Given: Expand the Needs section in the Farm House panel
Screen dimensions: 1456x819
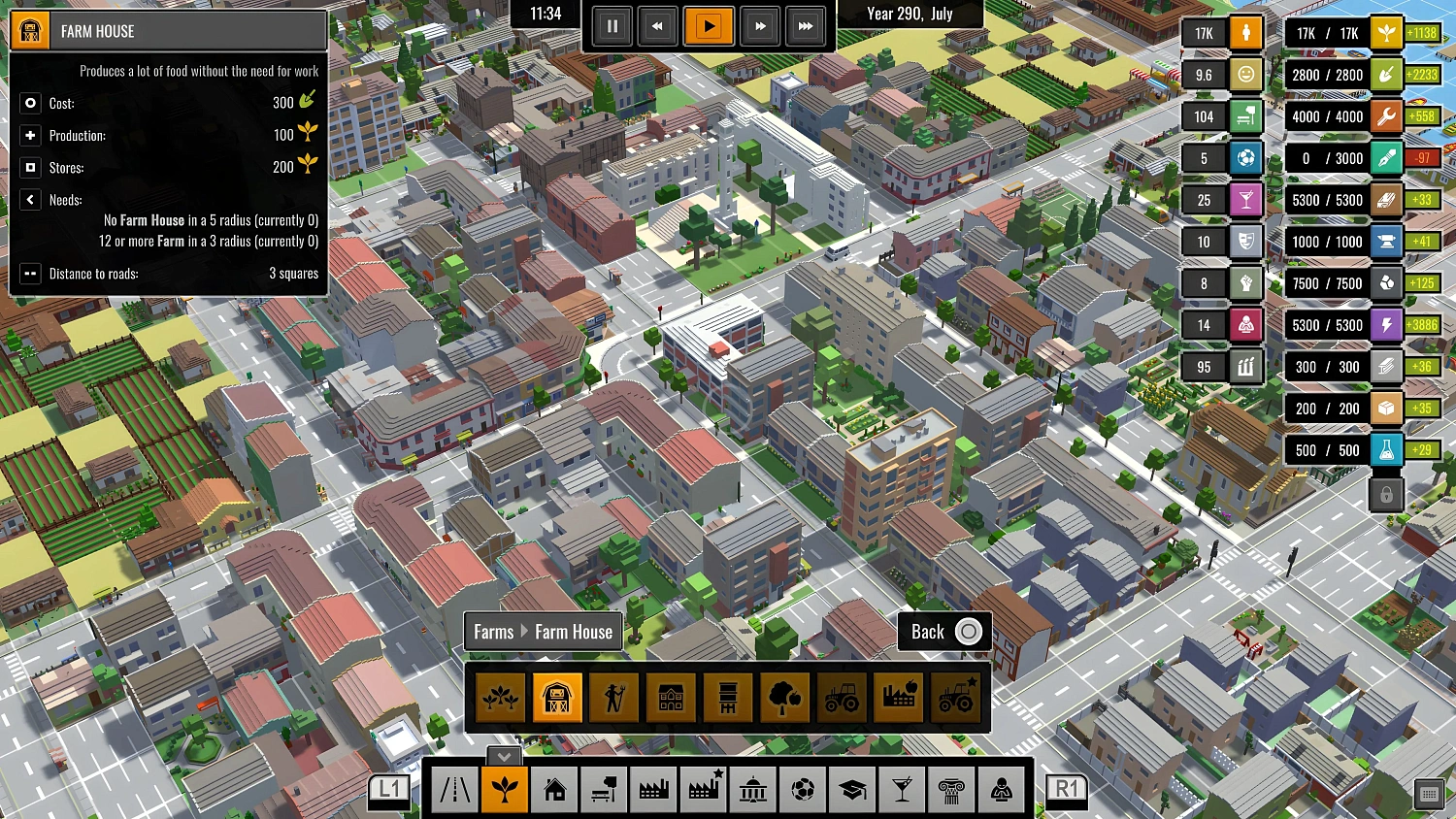Looking at the screenshot, I should (30, 200).
